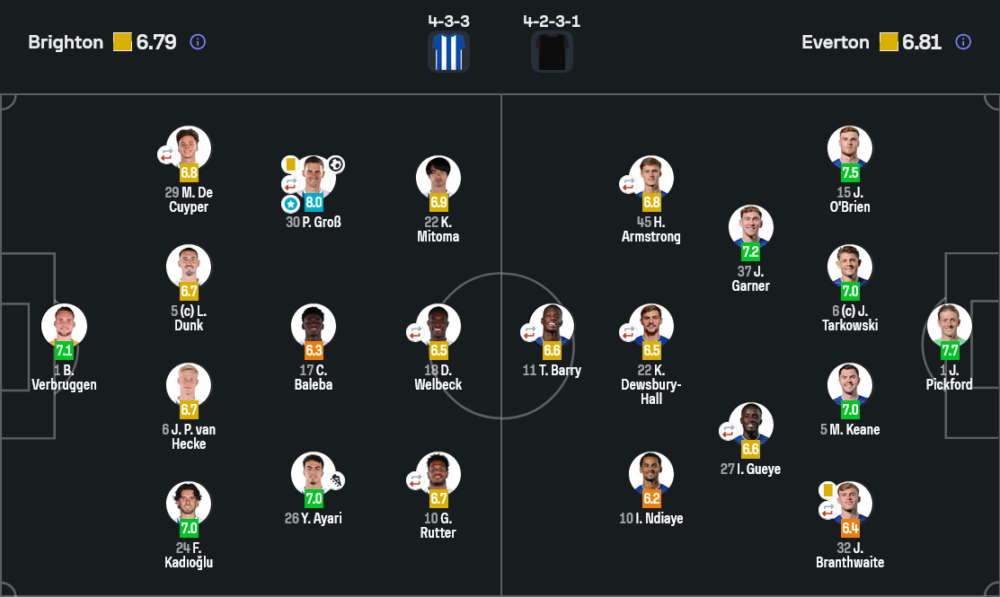Viewport: 1000px width, 597px height.
Task: Click Brighton's striped home kit icon
Action: point(448,52)
